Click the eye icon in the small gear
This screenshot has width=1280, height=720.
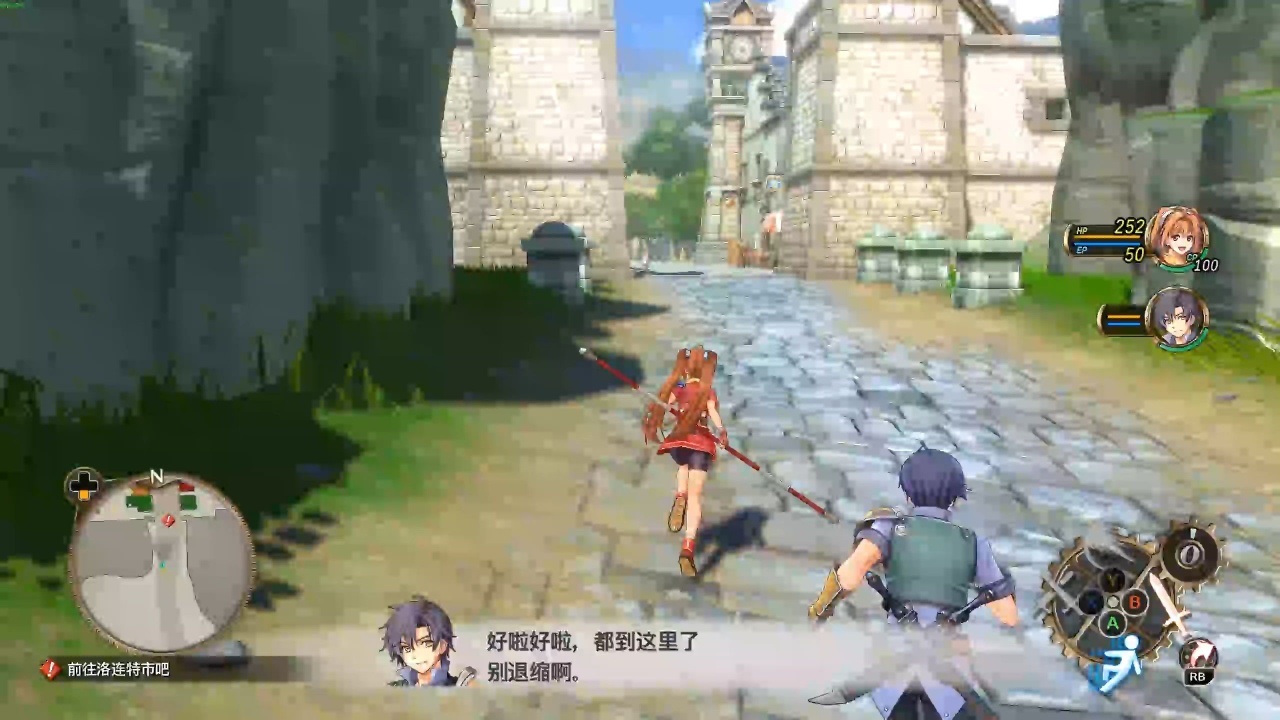click(1190, 553)
